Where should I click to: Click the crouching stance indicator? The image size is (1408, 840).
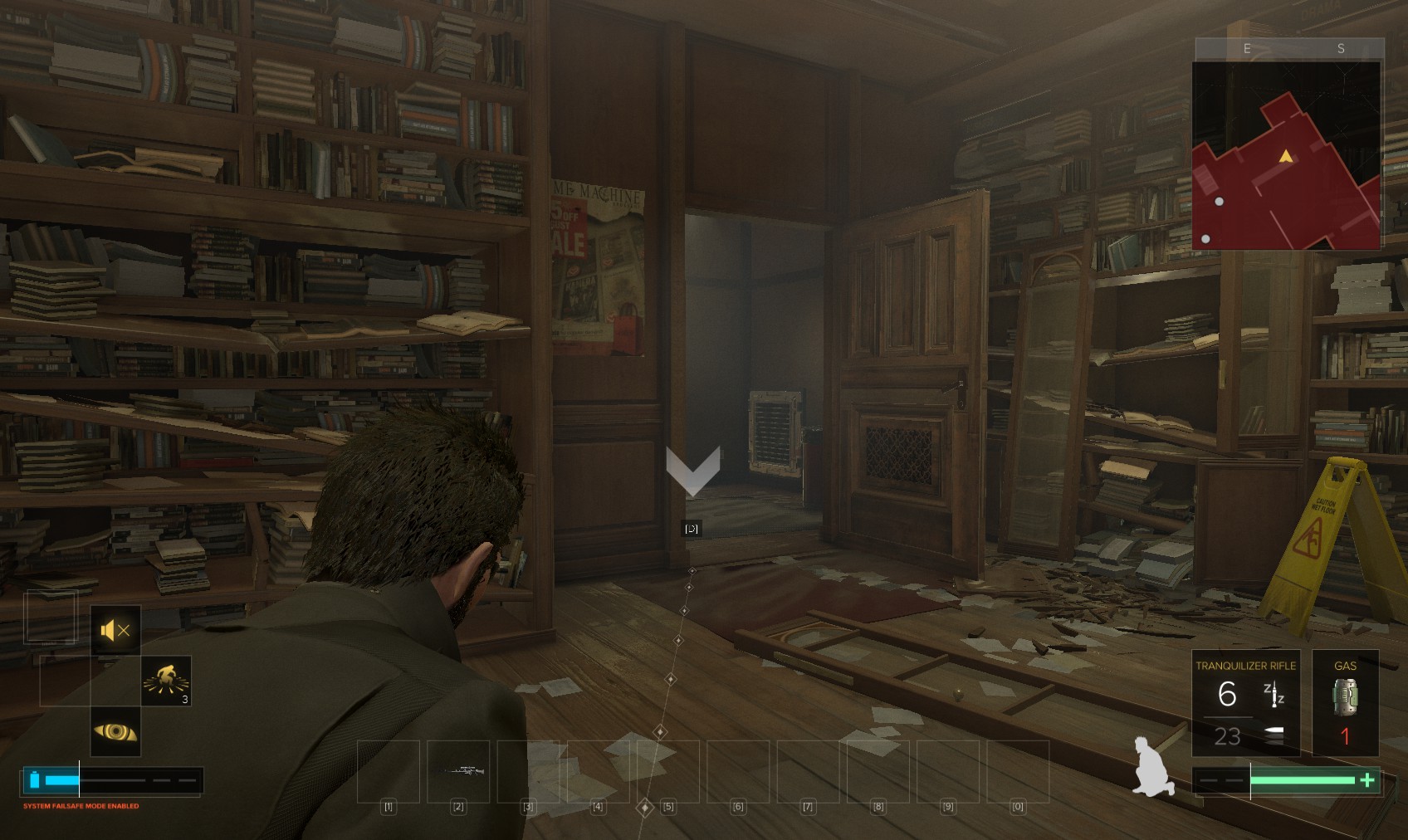click(x=1154, y=767)
